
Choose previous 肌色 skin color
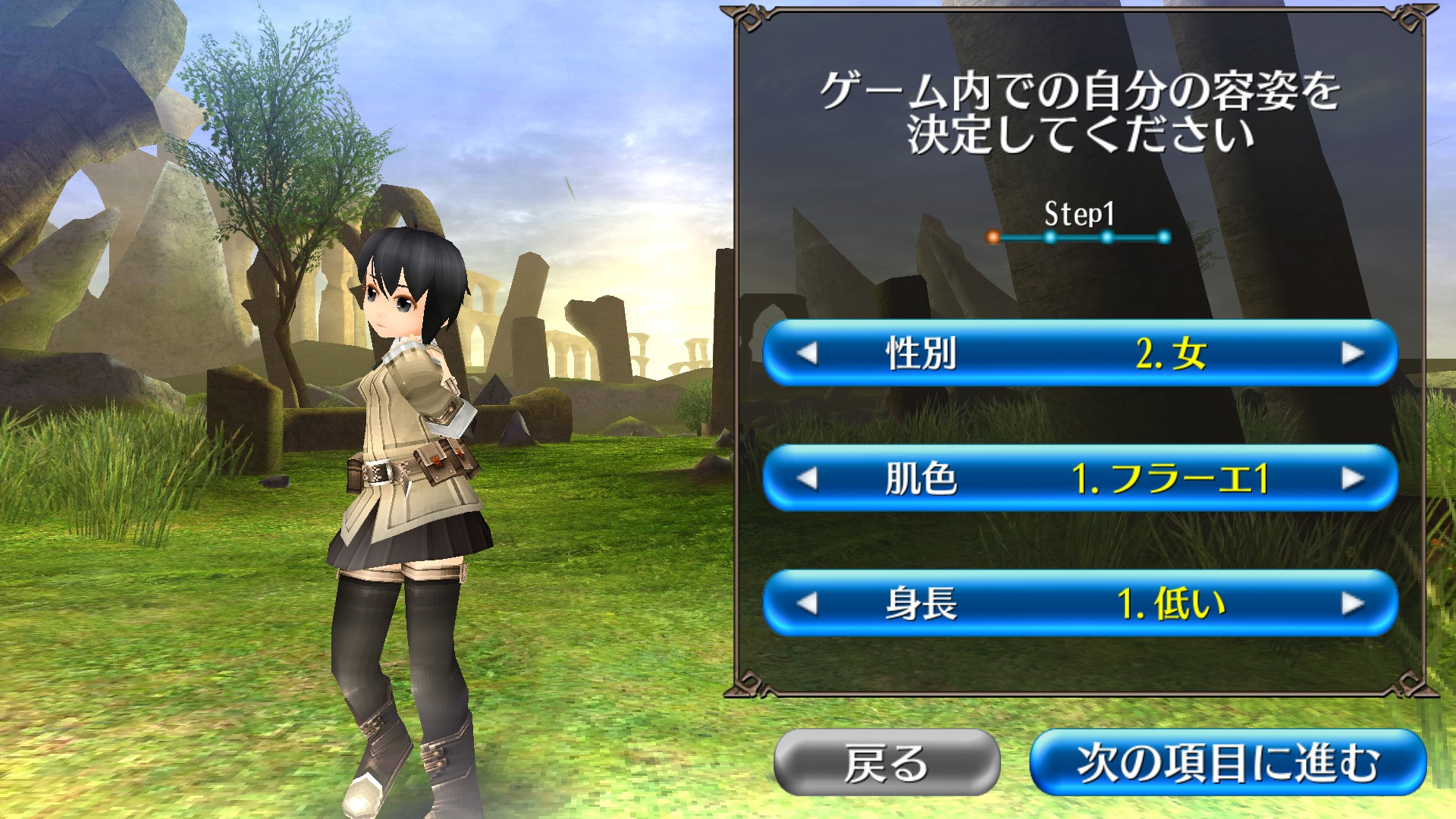807,479
